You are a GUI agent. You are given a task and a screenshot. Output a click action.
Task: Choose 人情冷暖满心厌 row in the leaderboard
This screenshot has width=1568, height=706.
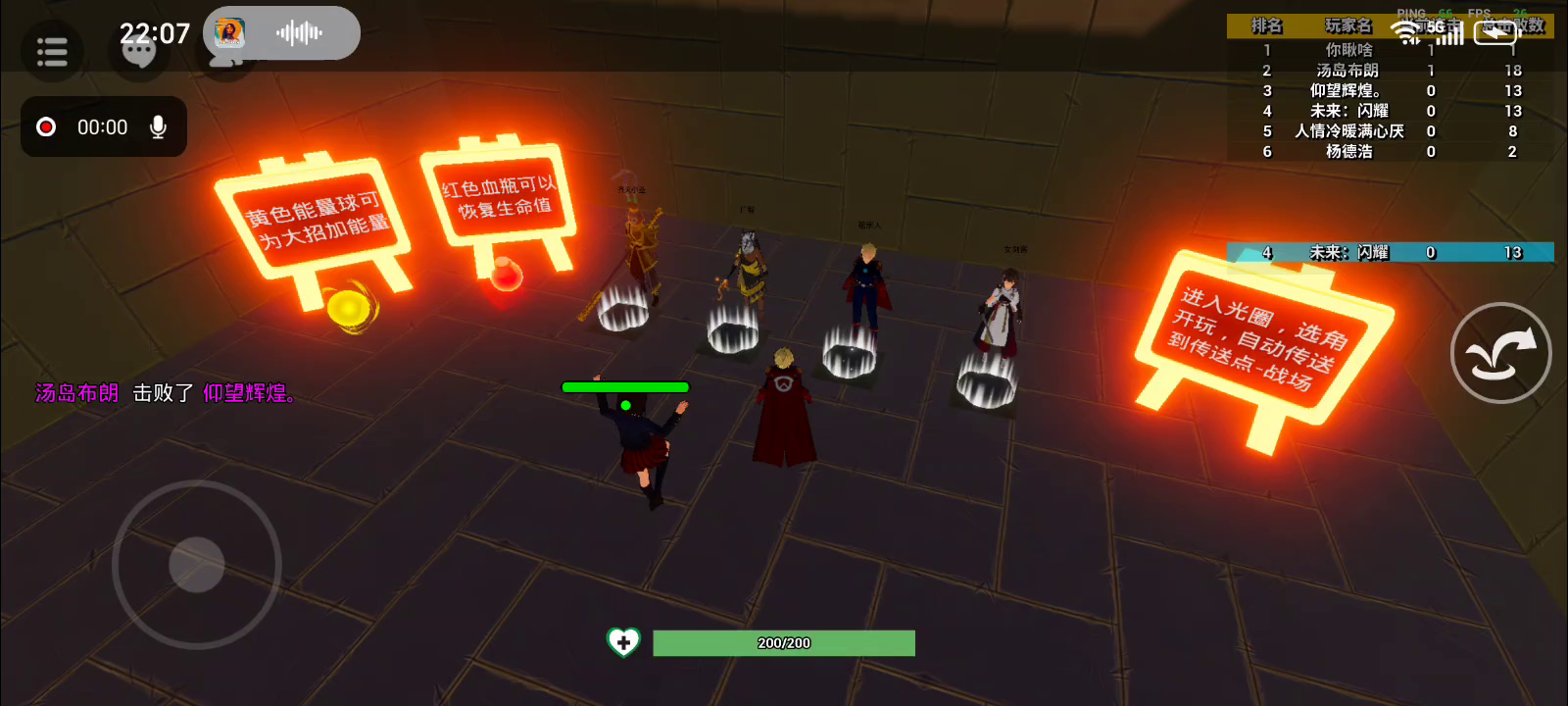pos(1348,131)
